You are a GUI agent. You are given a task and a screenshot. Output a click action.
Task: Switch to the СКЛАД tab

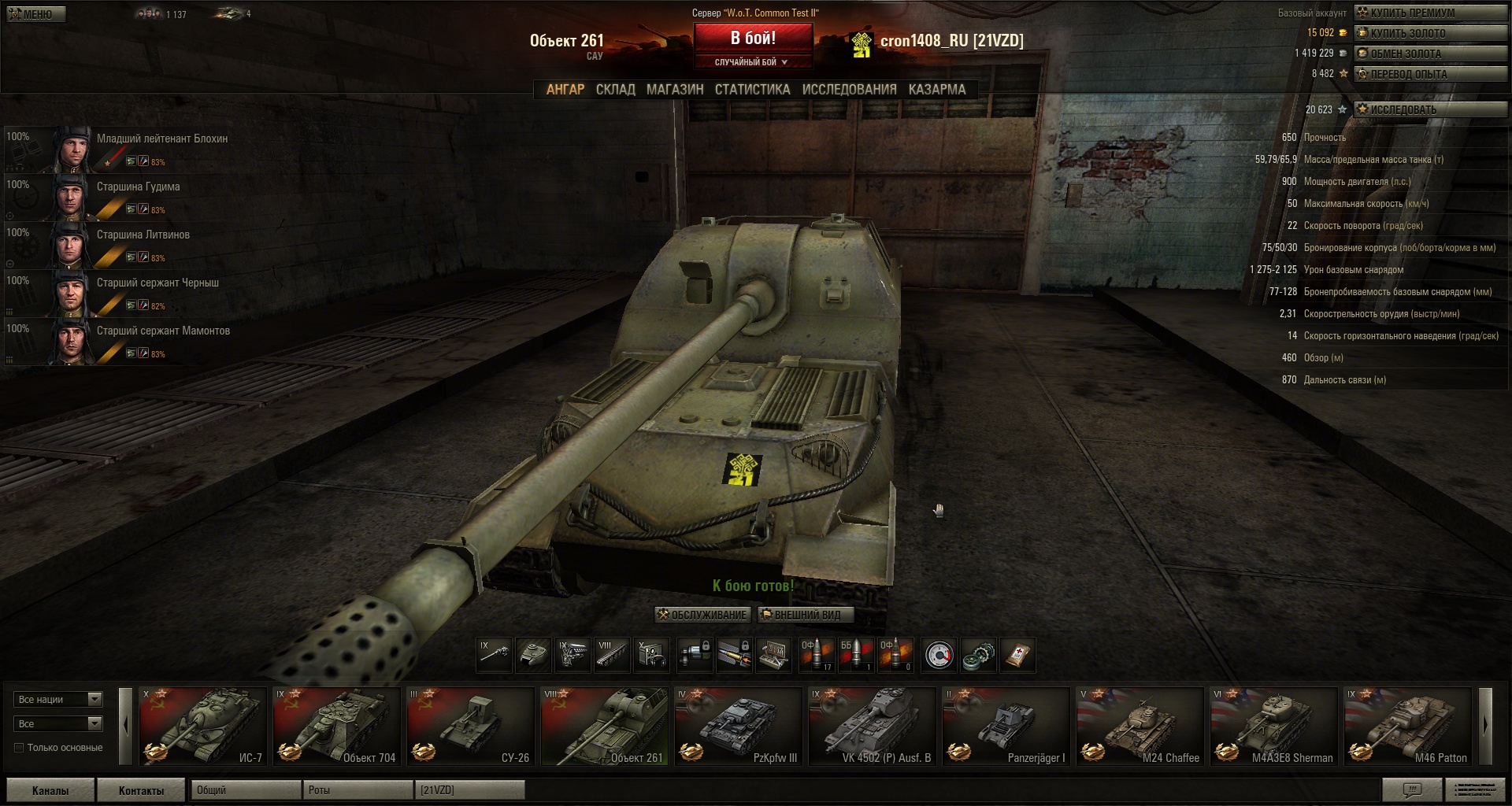click(x=615, y=90)
